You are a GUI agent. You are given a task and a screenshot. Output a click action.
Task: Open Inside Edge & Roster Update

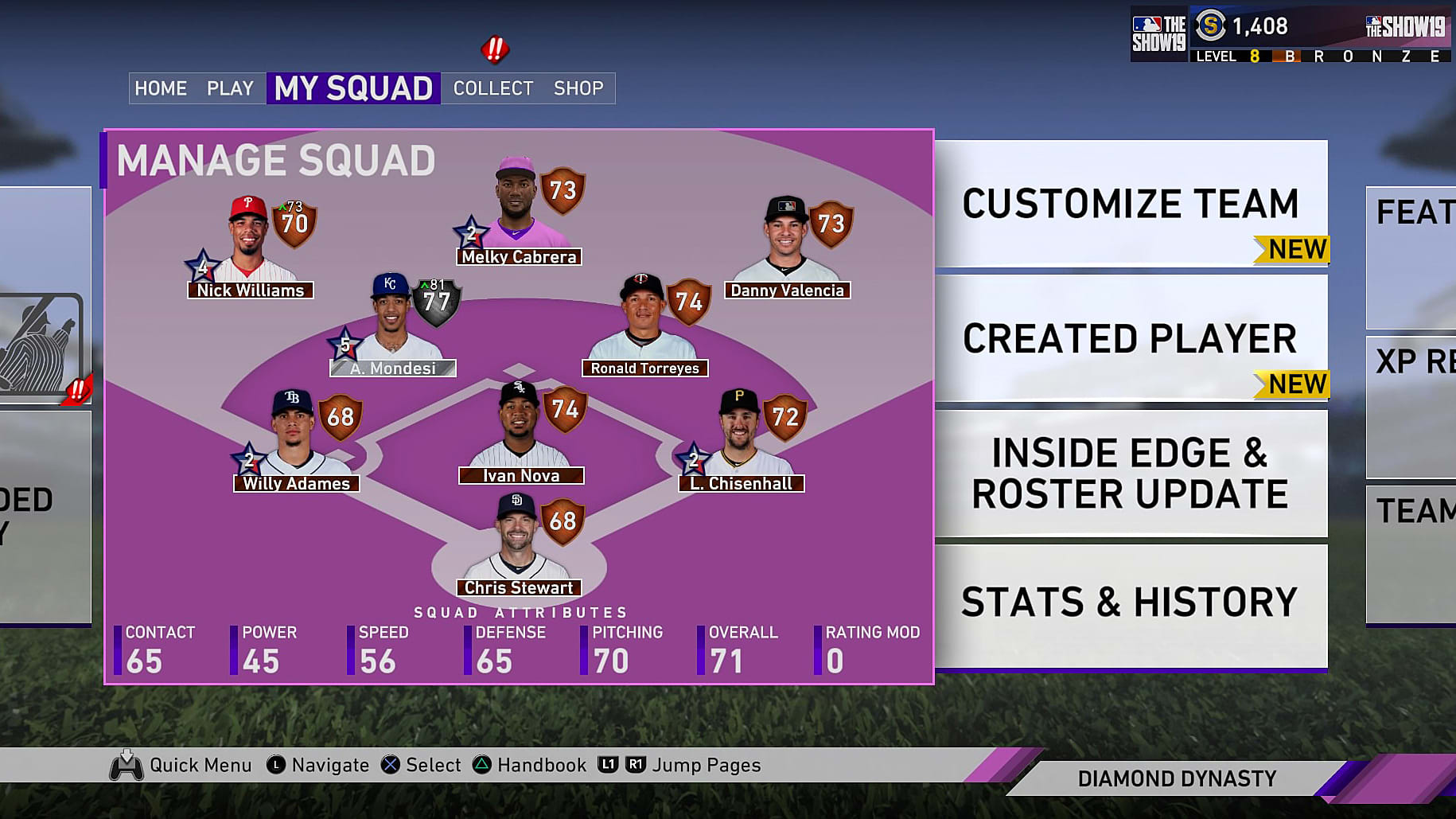pos(1131,473)
